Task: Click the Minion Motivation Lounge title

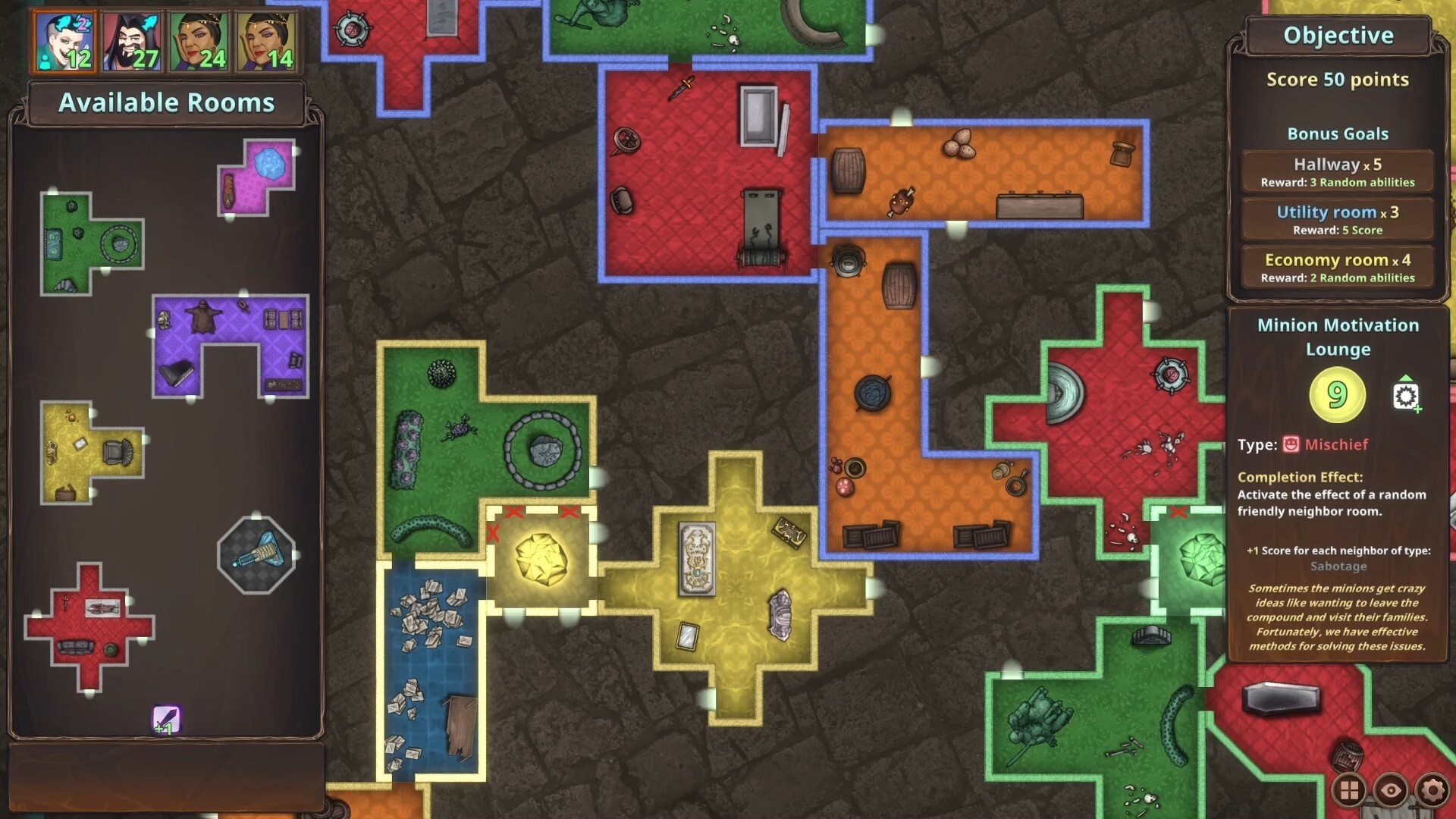Action: [1337, 337]
